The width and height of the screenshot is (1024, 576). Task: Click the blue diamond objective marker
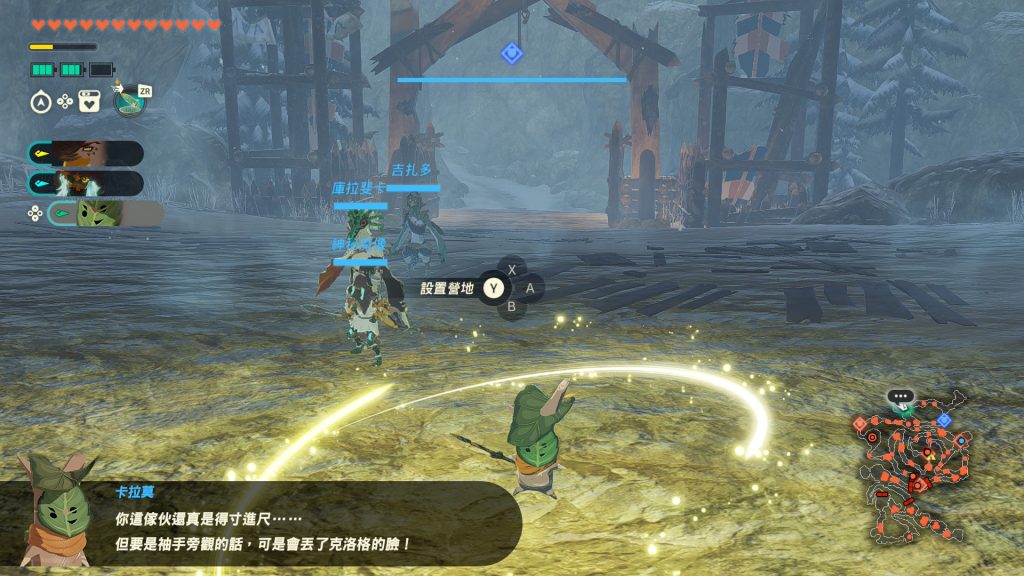tap(512, 53)
